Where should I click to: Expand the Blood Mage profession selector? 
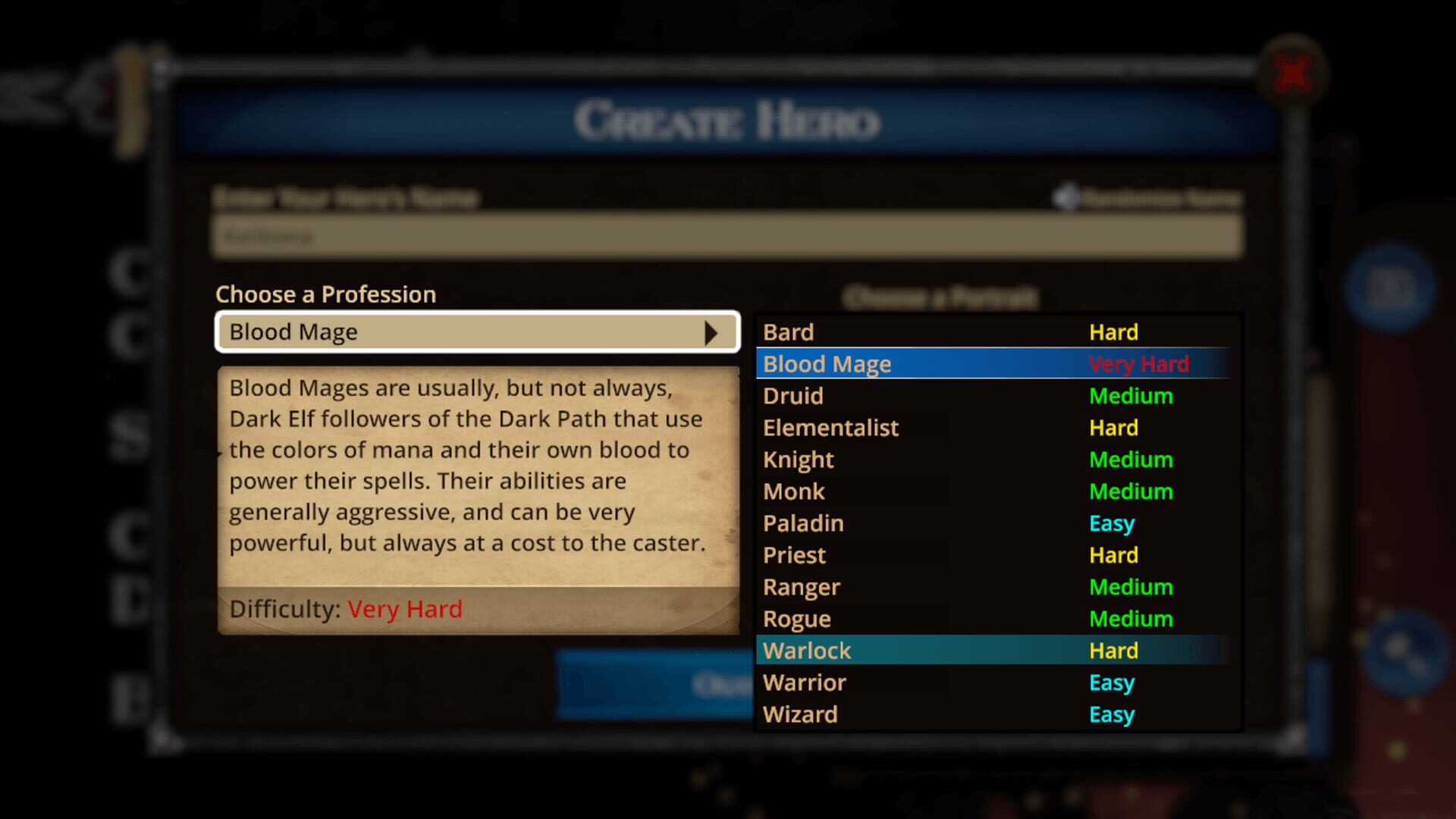[x=478, y=331]
